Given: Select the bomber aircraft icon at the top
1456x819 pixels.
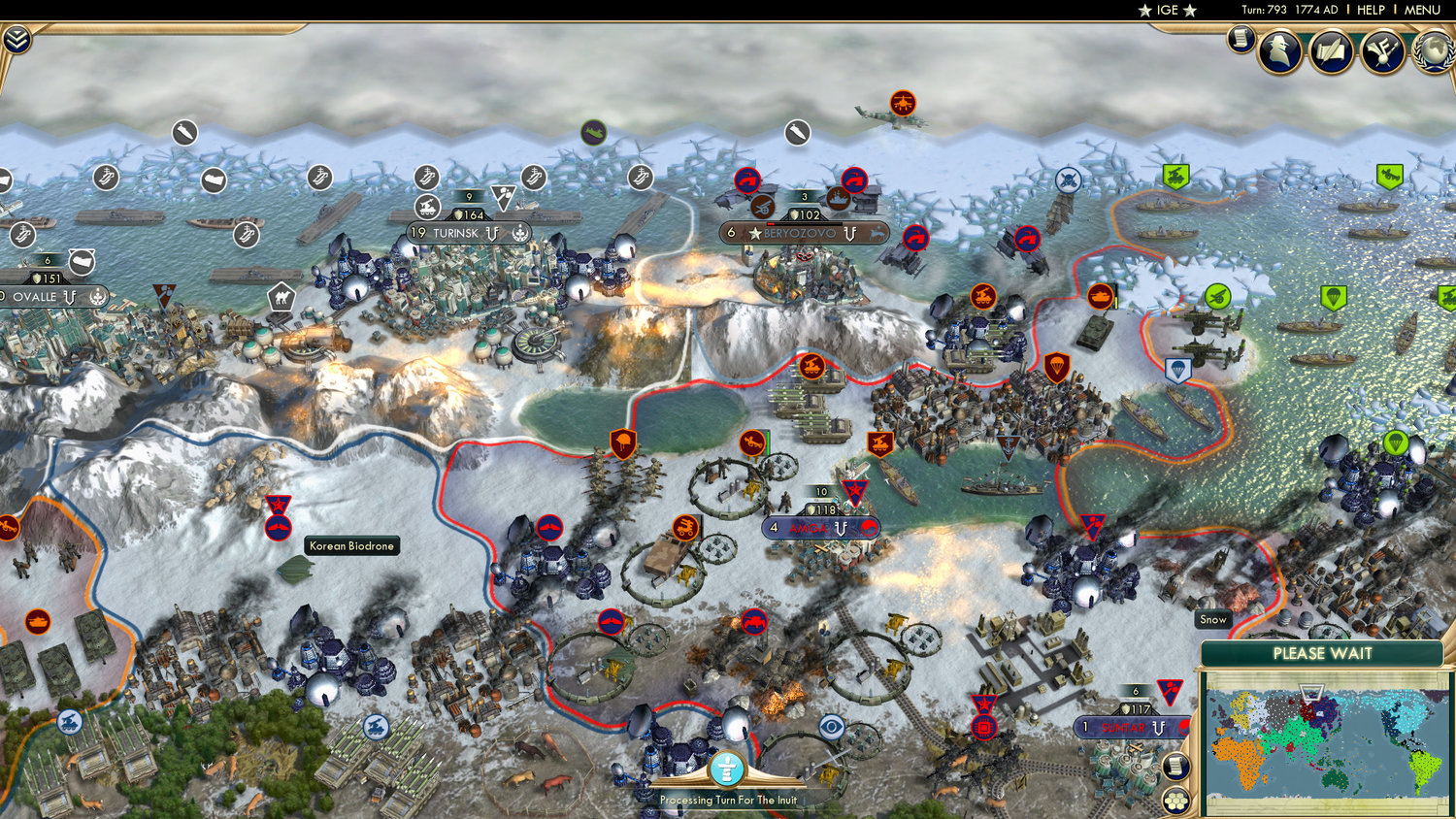Looking at the screenshot, I should pyautogui.click(x=905, y=101).
